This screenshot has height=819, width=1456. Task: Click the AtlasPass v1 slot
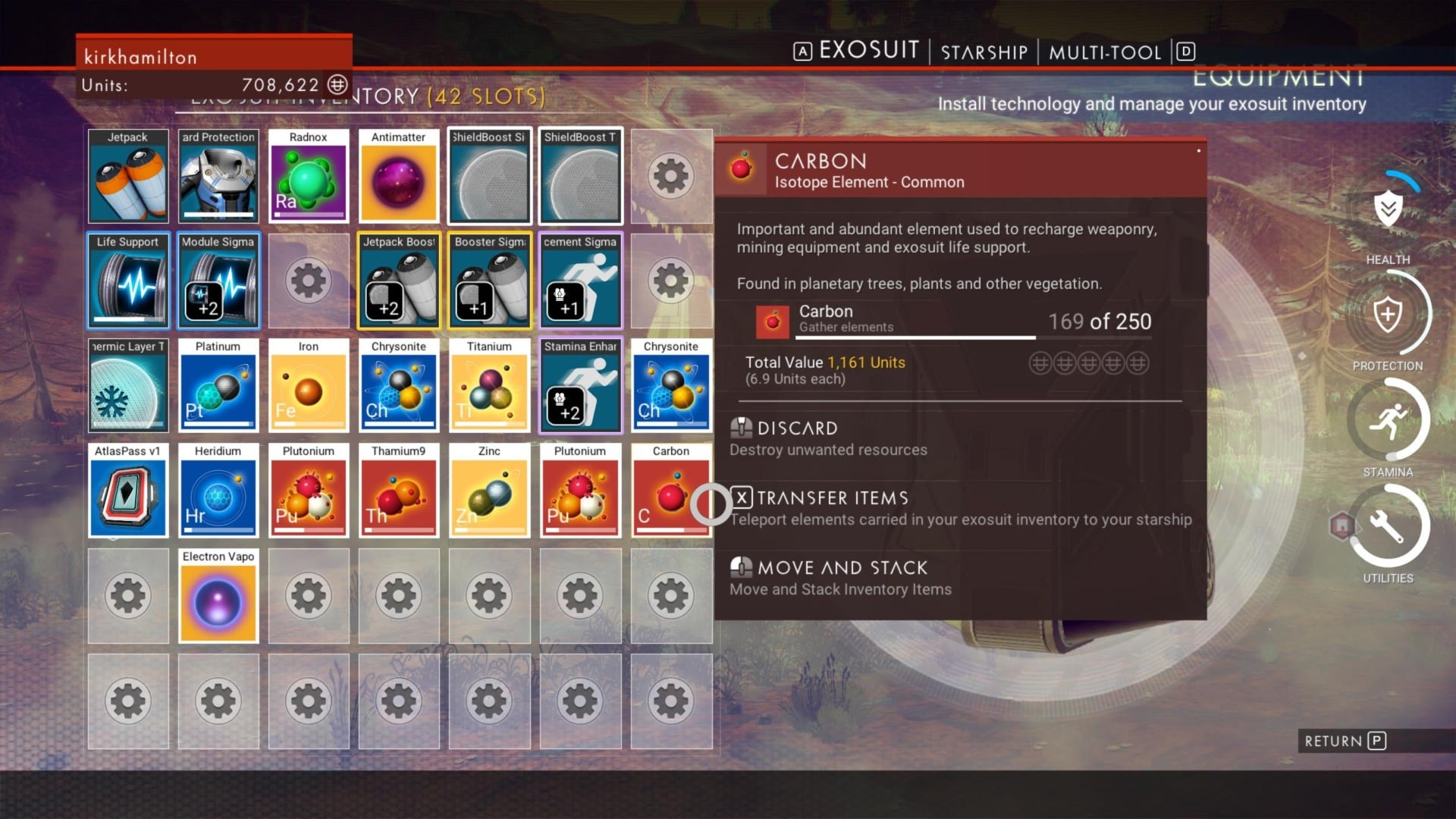pos(128,491)
